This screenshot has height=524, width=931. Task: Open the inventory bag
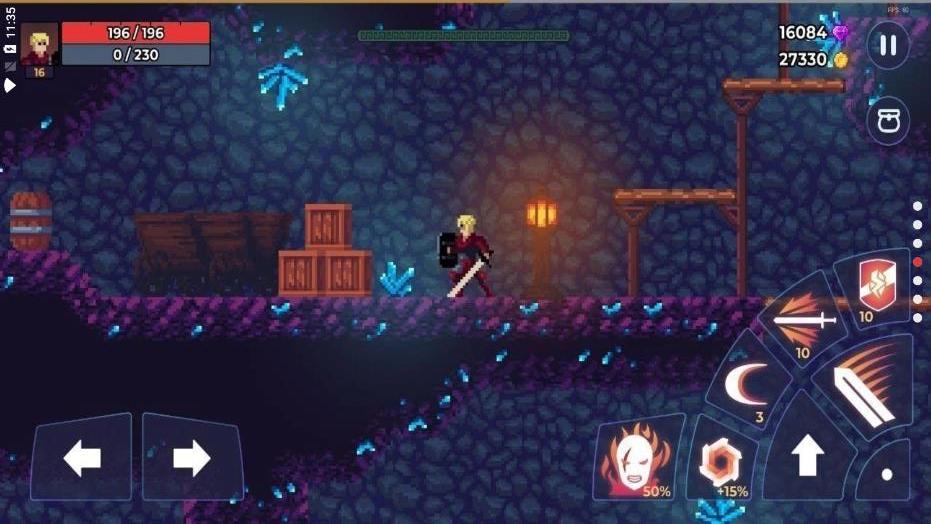point(887,122)
